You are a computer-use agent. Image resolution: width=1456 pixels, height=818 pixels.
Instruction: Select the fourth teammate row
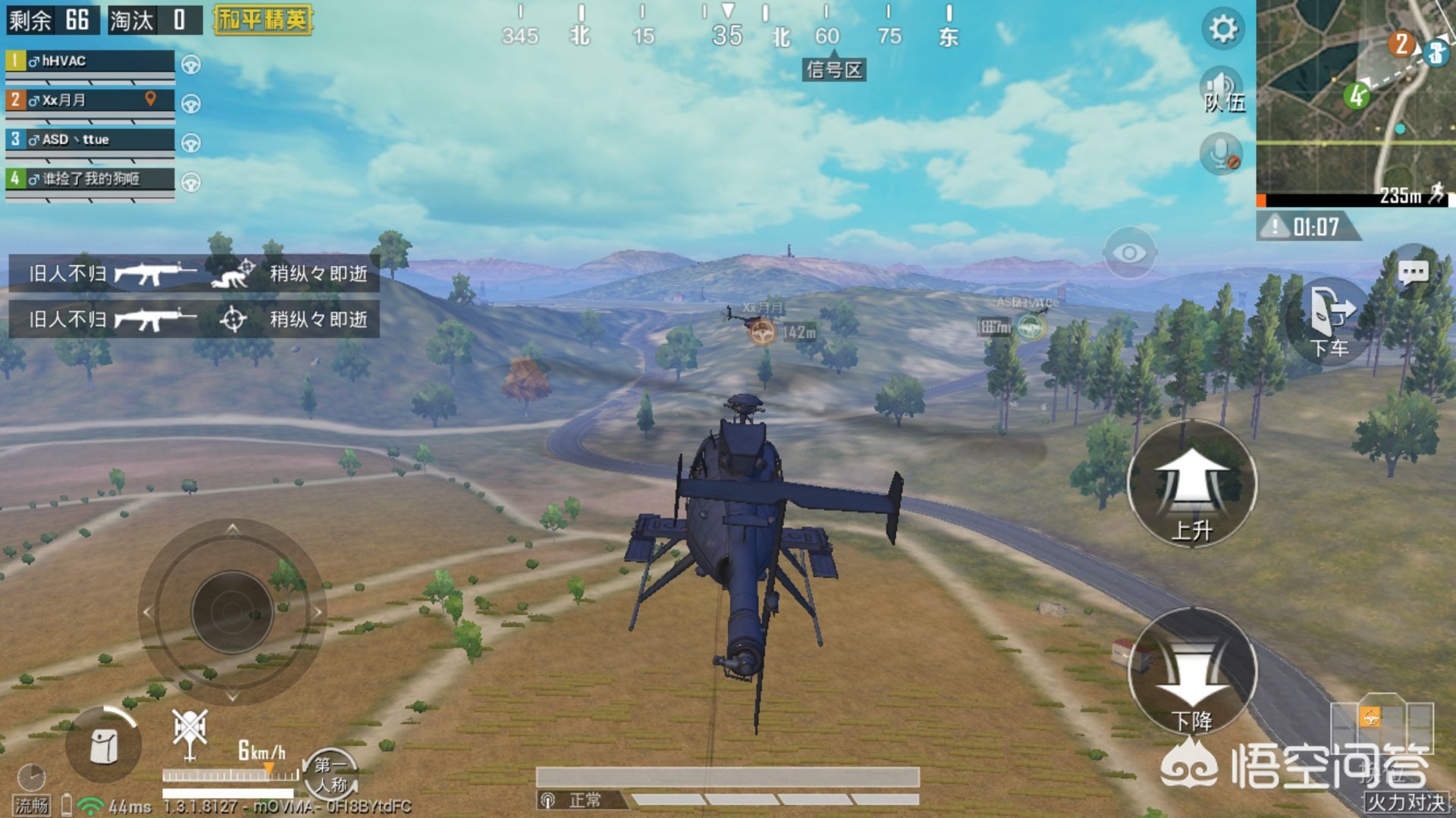pyautogui.click(x=89, y=179)
